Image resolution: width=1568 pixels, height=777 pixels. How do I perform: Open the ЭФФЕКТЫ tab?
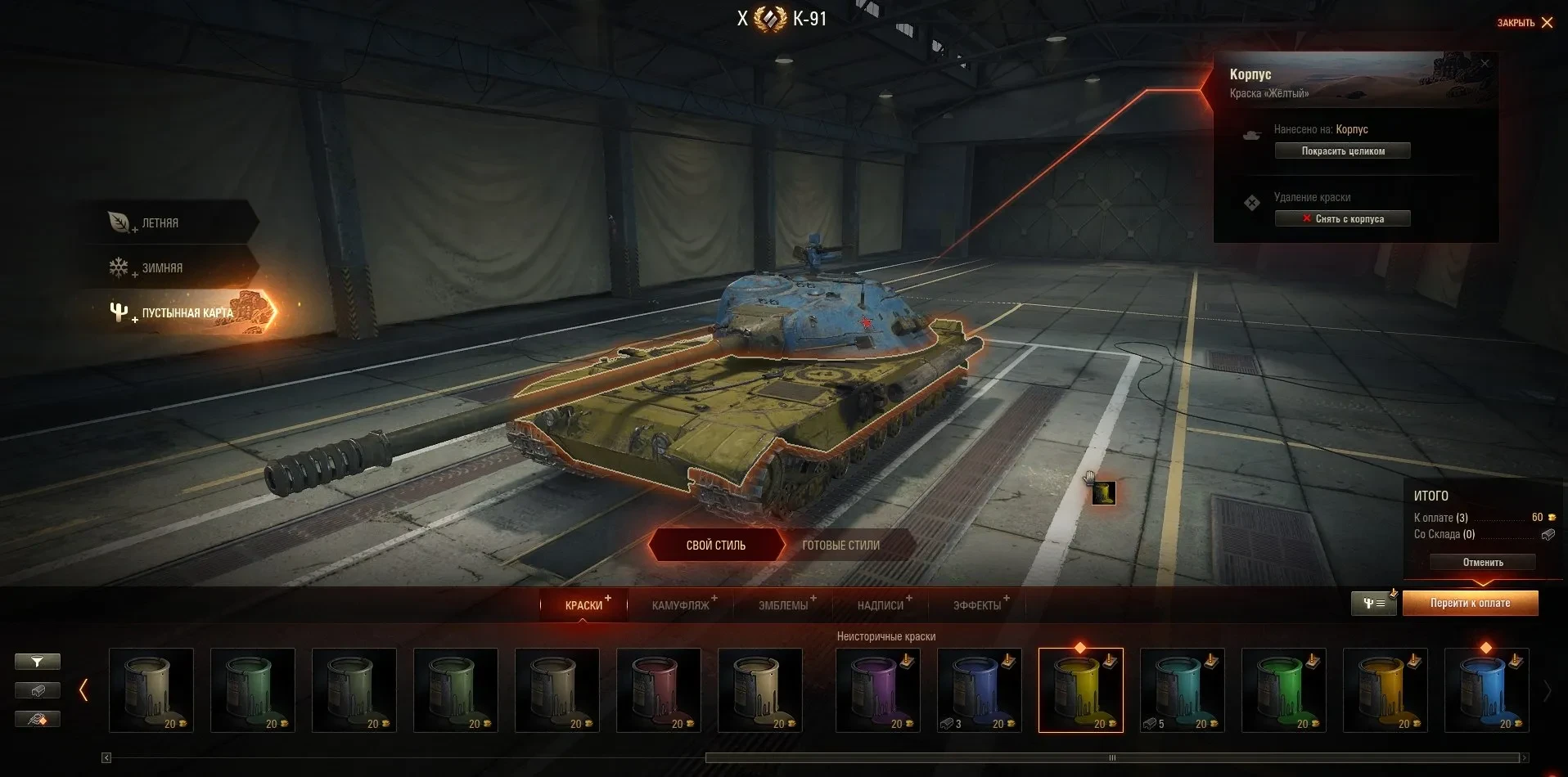[976, 605]
